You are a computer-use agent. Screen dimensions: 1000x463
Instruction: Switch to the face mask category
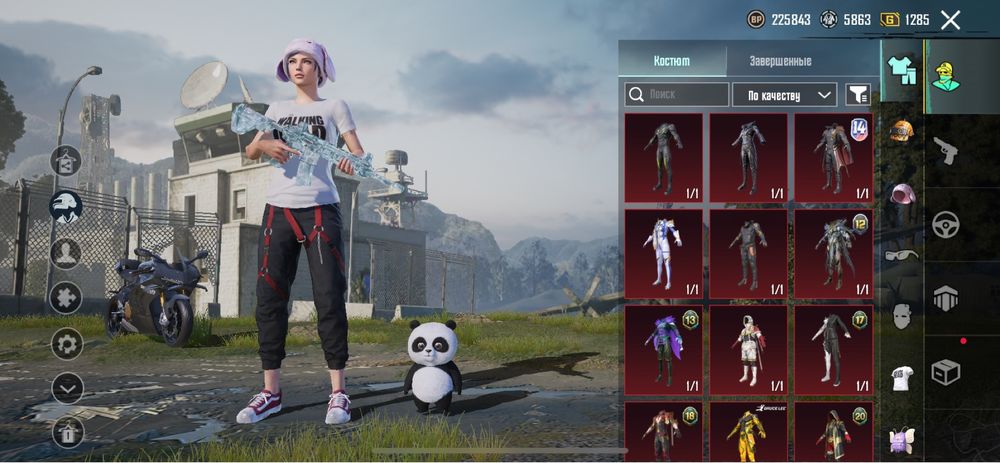pos(902,316)
